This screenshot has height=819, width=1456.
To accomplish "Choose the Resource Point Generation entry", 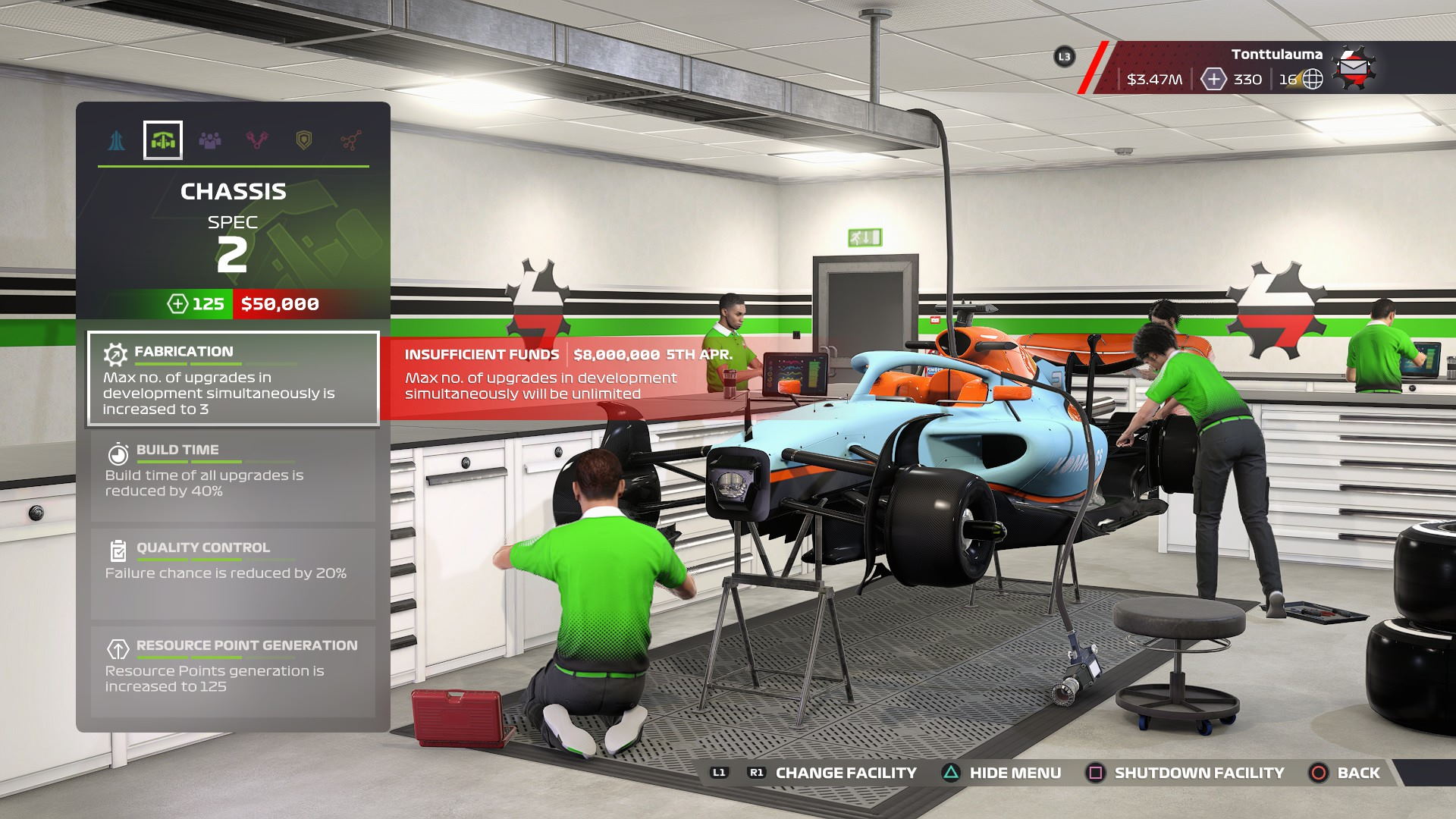I will click(233, 671).
